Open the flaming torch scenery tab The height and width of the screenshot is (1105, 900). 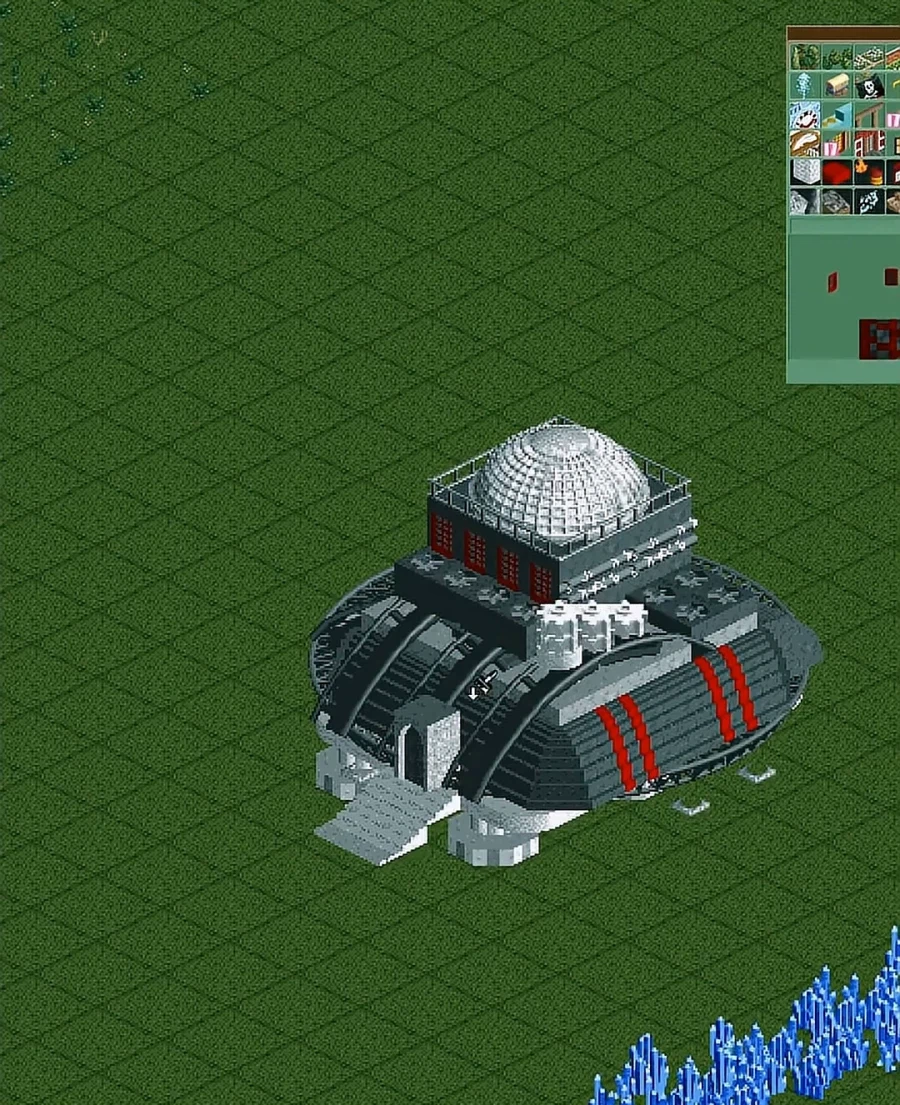coord(869,172)
